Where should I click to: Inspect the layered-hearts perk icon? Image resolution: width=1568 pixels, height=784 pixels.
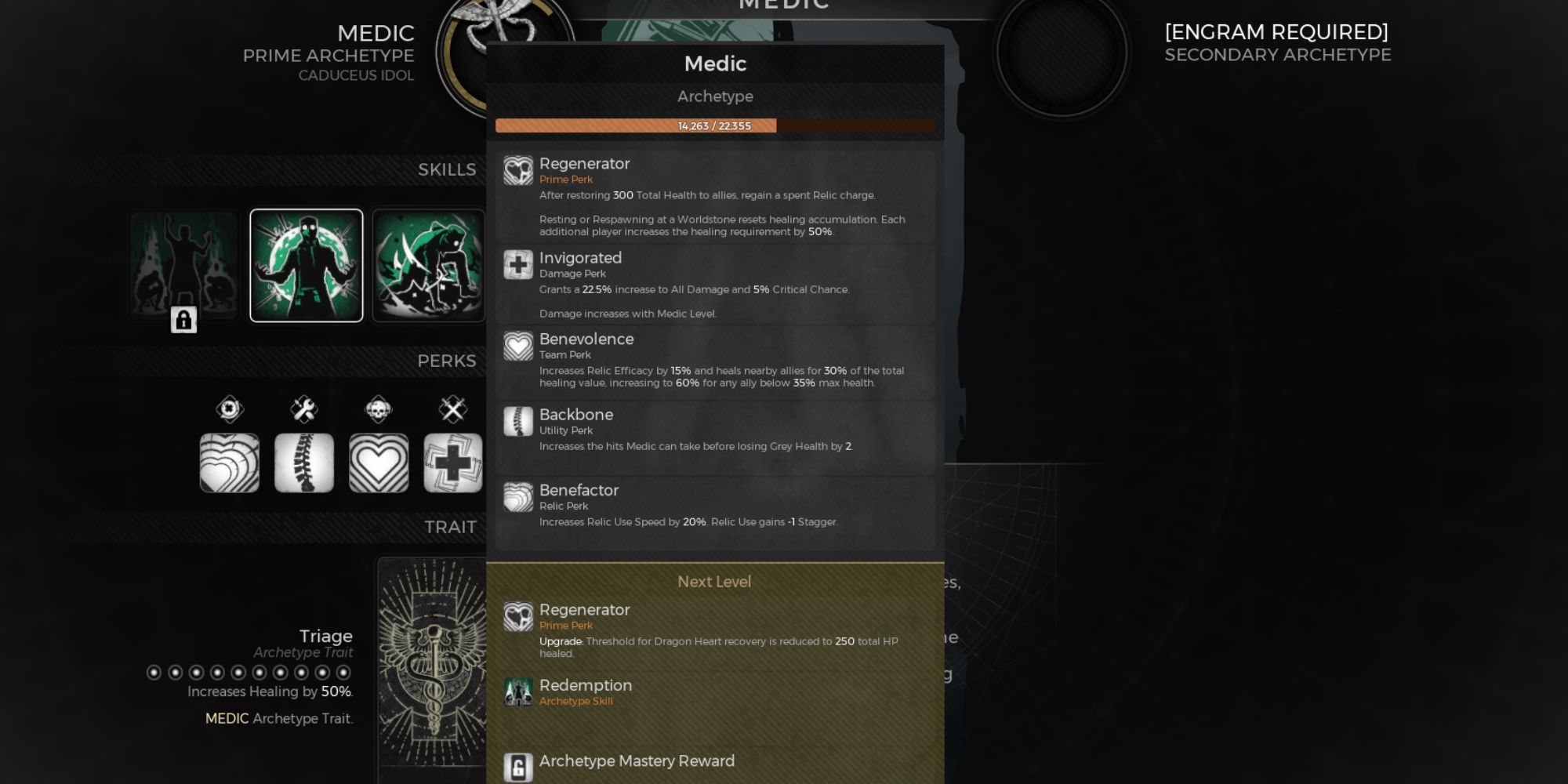coord(230,463)
